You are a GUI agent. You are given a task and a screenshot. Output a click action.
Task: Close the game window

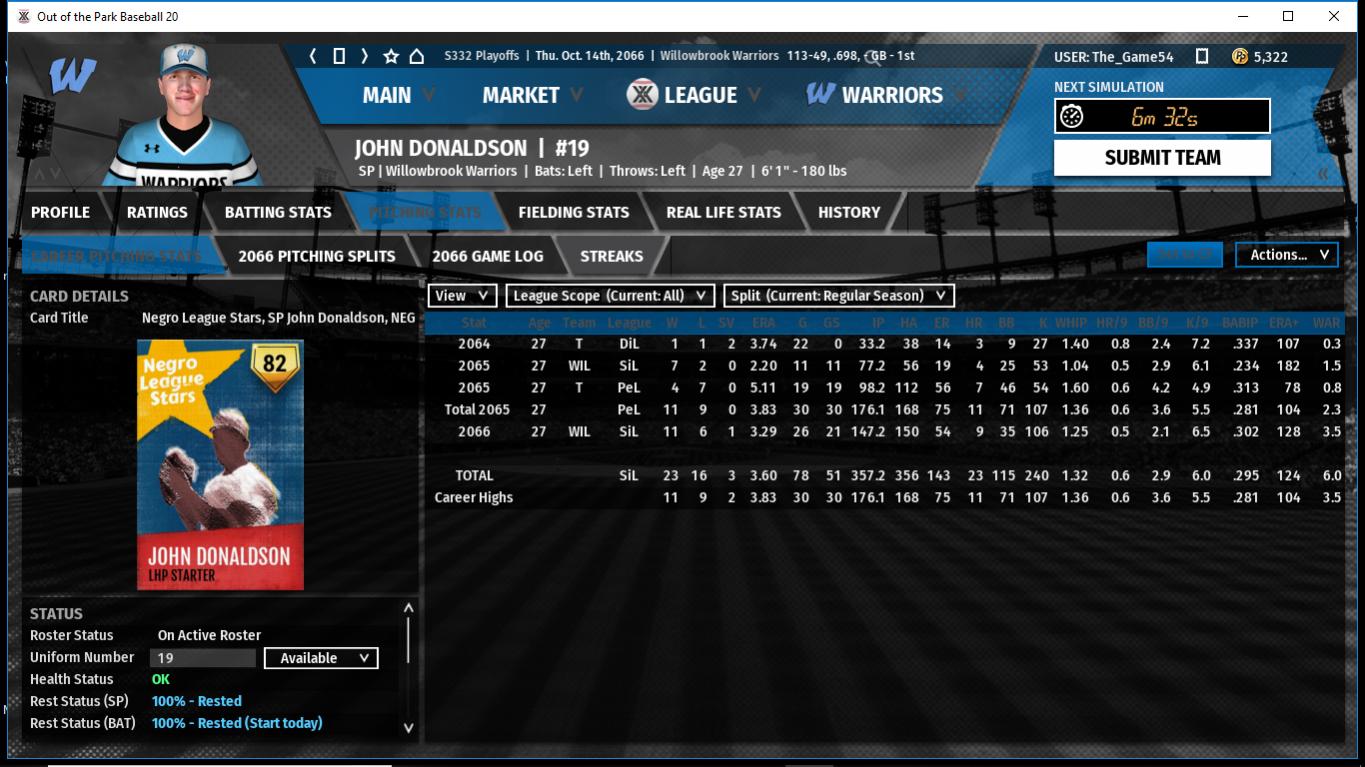point(1334,16)
